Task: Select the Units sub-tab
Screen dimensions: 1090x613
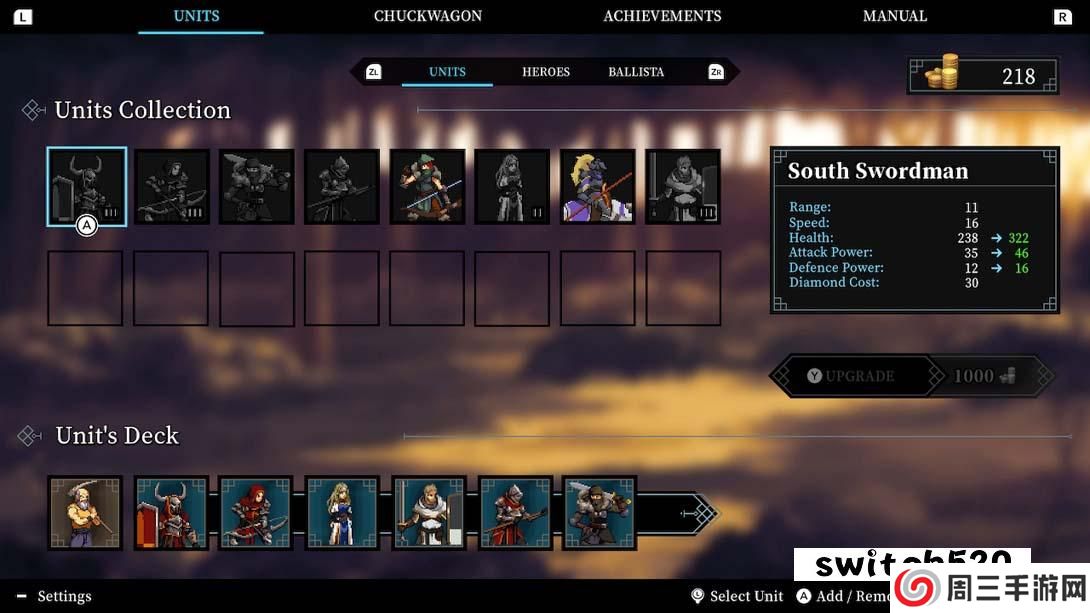Action: coord(447,72)
